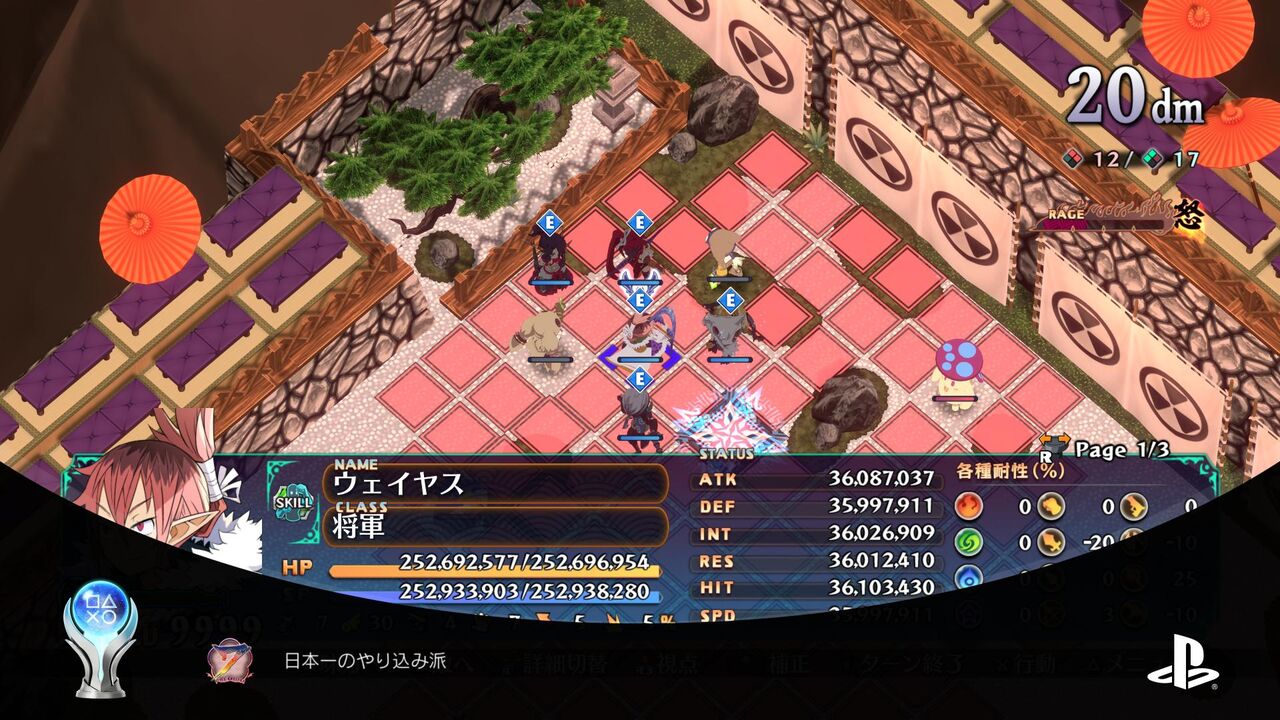Click the fist weapon aptitude icon
The image size is (1280, 720).
click(x=1050, y=506)
